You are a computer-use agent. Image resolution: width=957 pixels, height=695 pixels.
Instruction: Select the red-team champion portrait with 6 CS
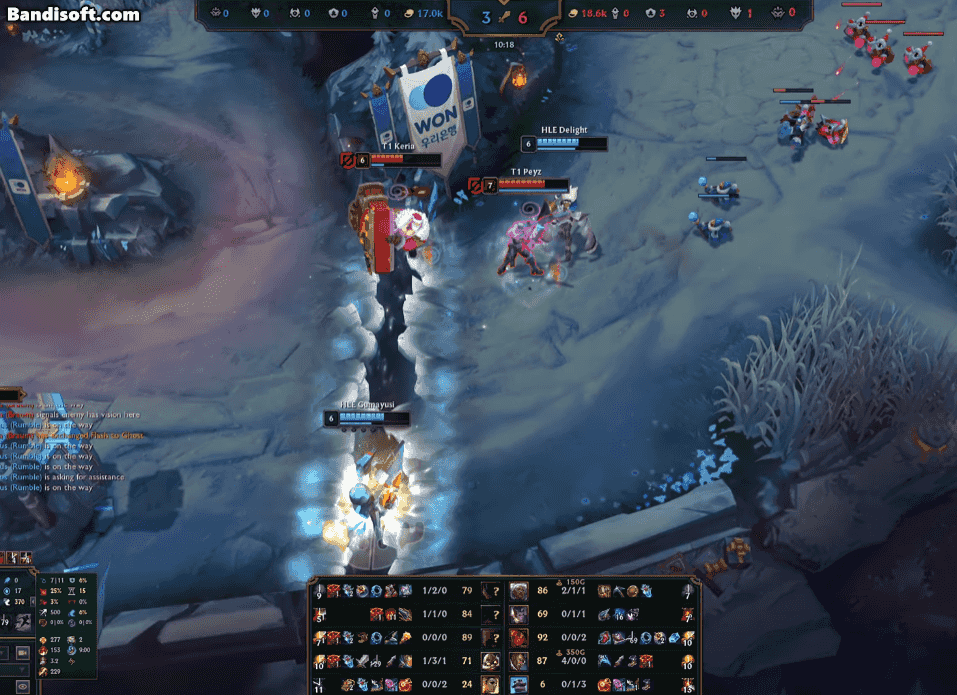[x=519, y=684]
